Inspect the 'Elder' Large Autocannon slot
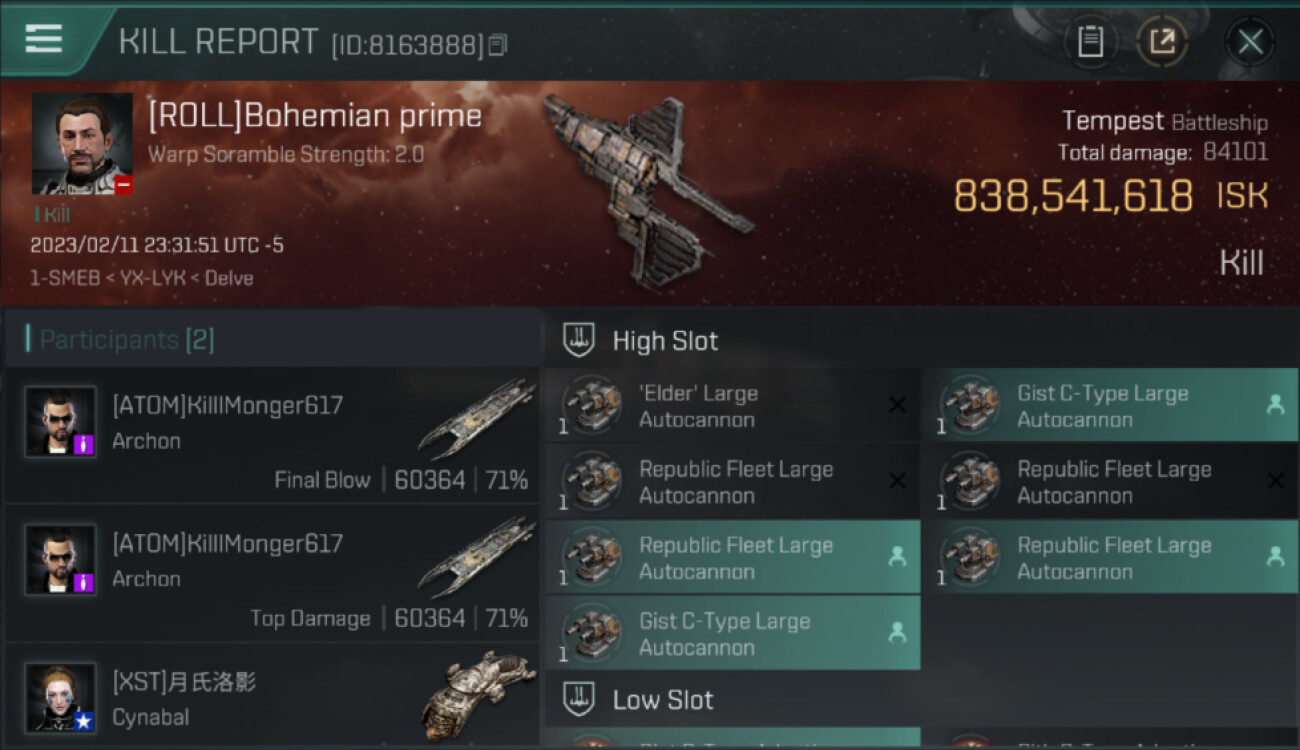Screen dimensions: 1300x750 (732, 406)
